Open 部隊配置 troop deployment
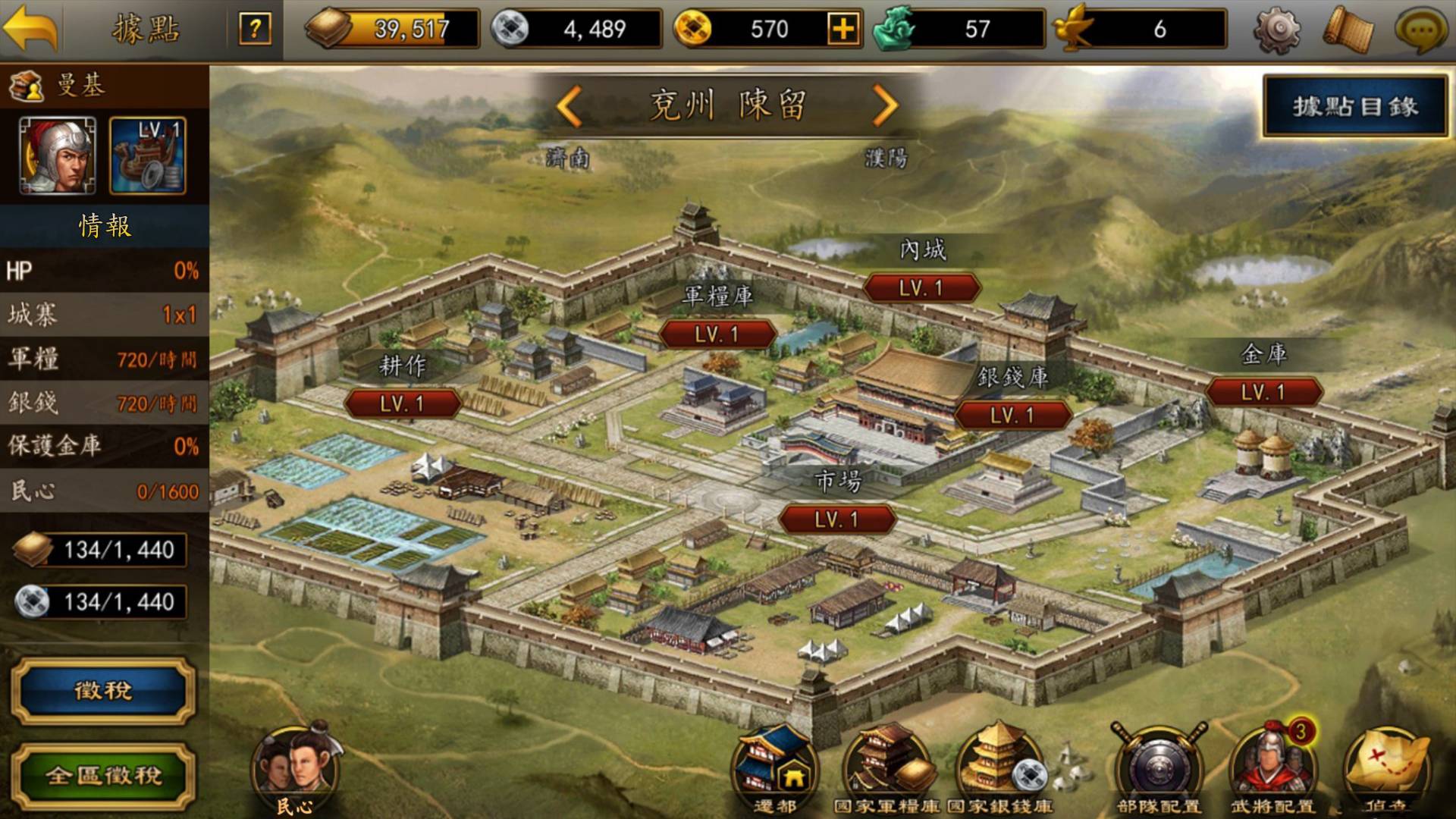 click(x=1158, y=766)
